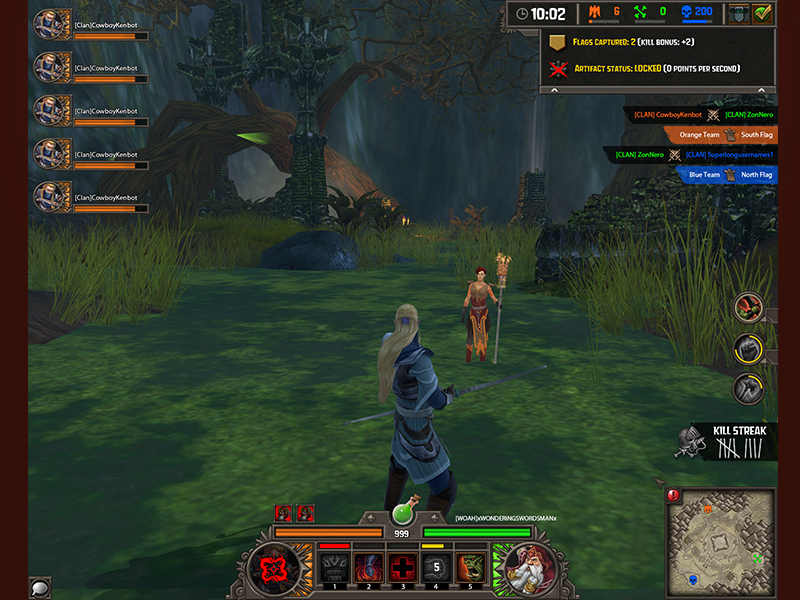Click the Blue Team North Flag notification

point(726,175)
